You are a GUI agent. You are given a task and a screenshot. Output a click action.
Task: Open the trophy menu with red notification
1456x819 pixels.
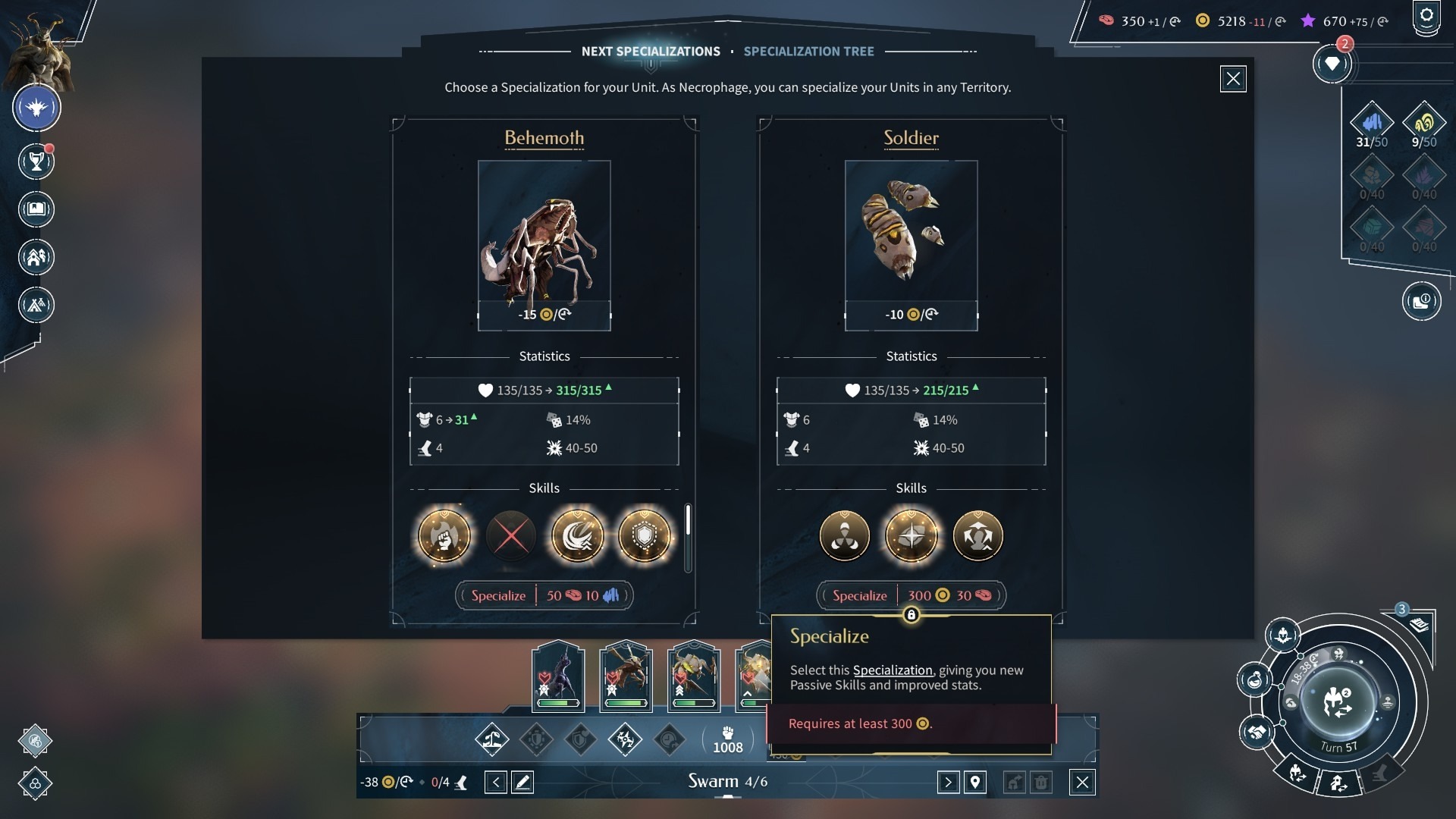coord(36,162)
